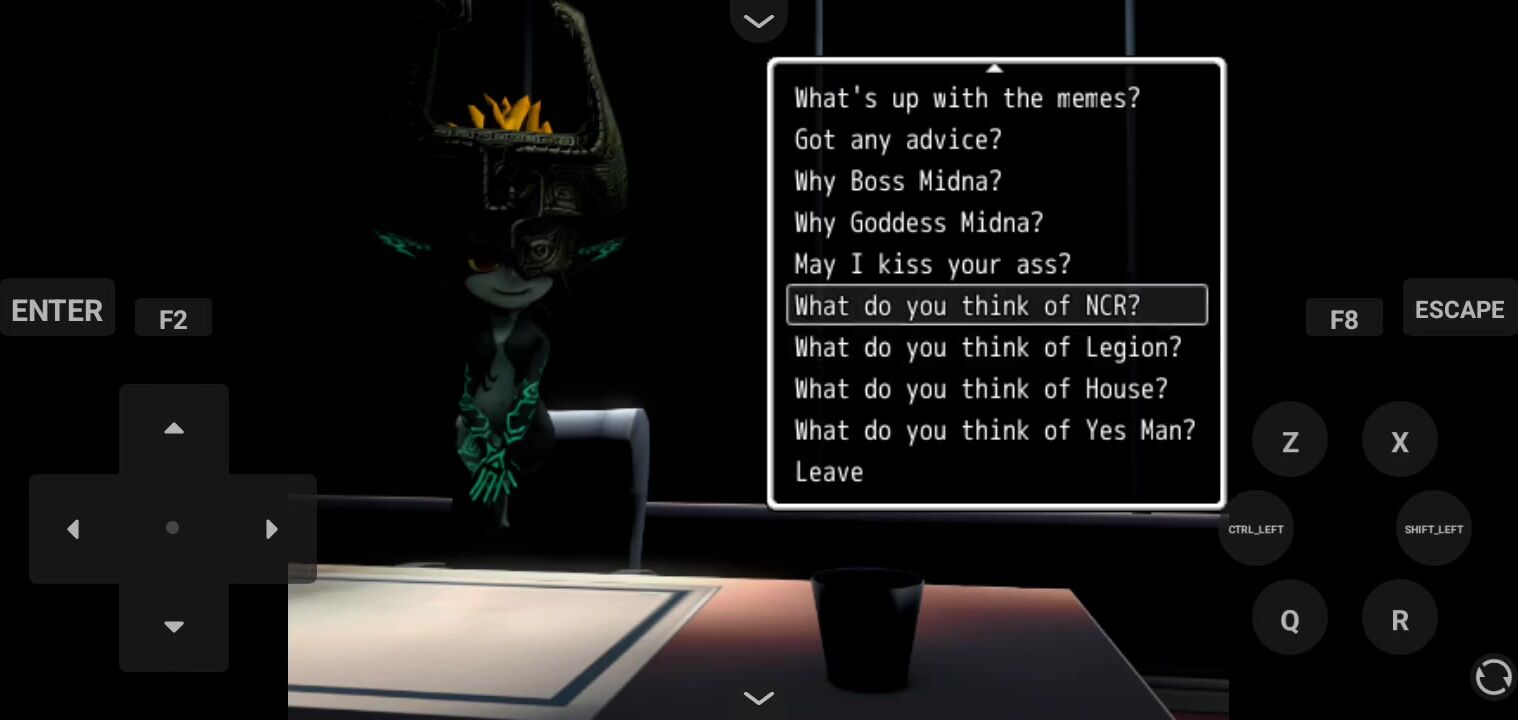Choose the "Got any advice?" option
Screen dimensions: 1518x720
point(897,140)
